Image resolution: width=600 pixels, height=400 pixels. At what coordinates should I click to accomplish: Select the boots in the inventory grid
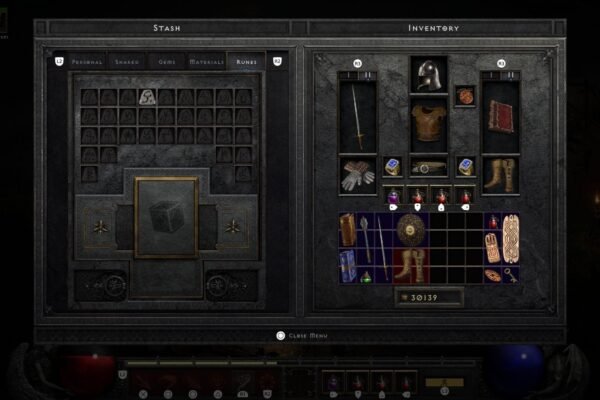tap(410, 264)
